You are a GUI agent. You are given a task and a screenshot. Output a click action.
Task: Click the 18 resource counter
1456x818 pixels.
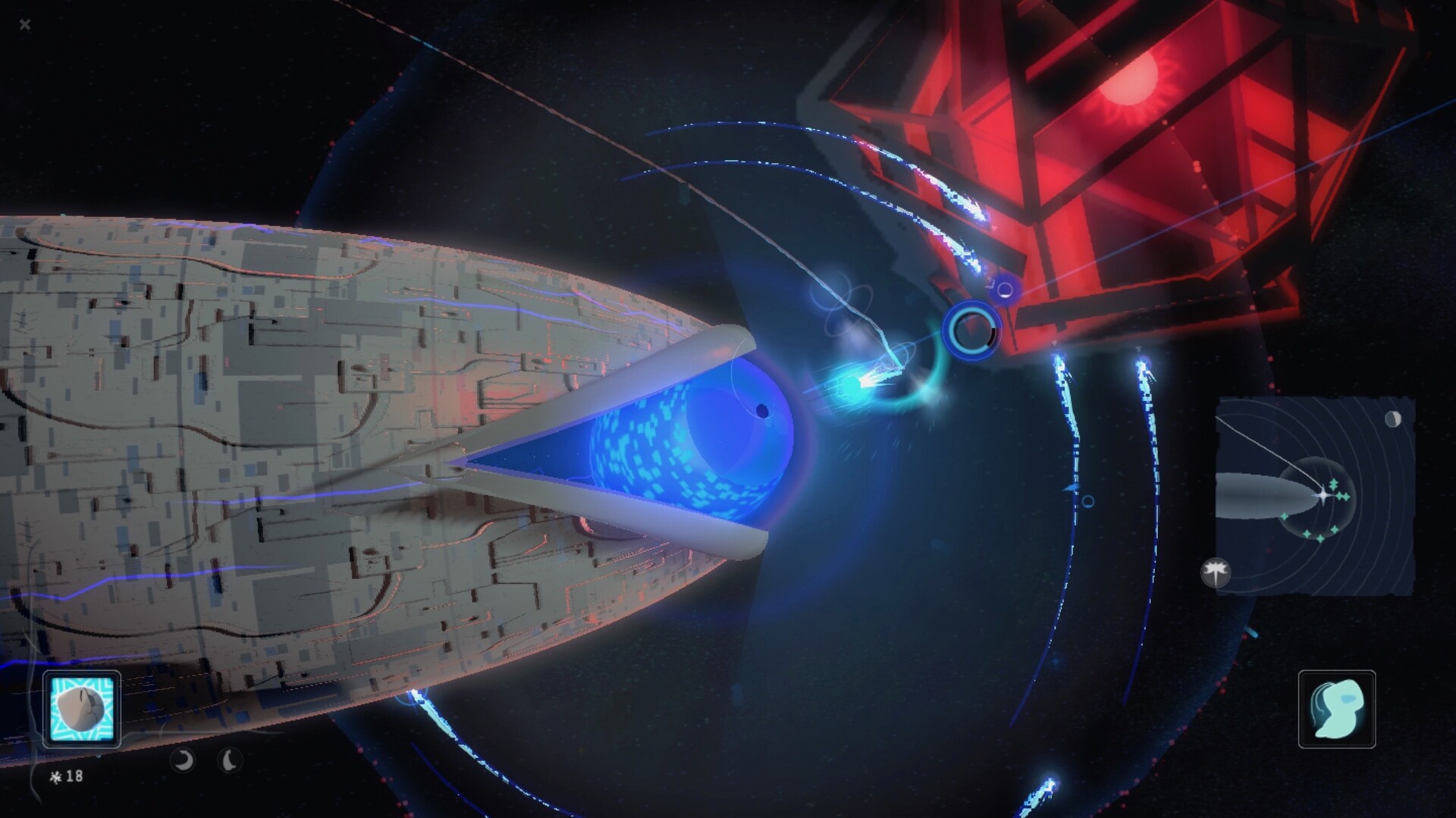click(x=74, y=776)
